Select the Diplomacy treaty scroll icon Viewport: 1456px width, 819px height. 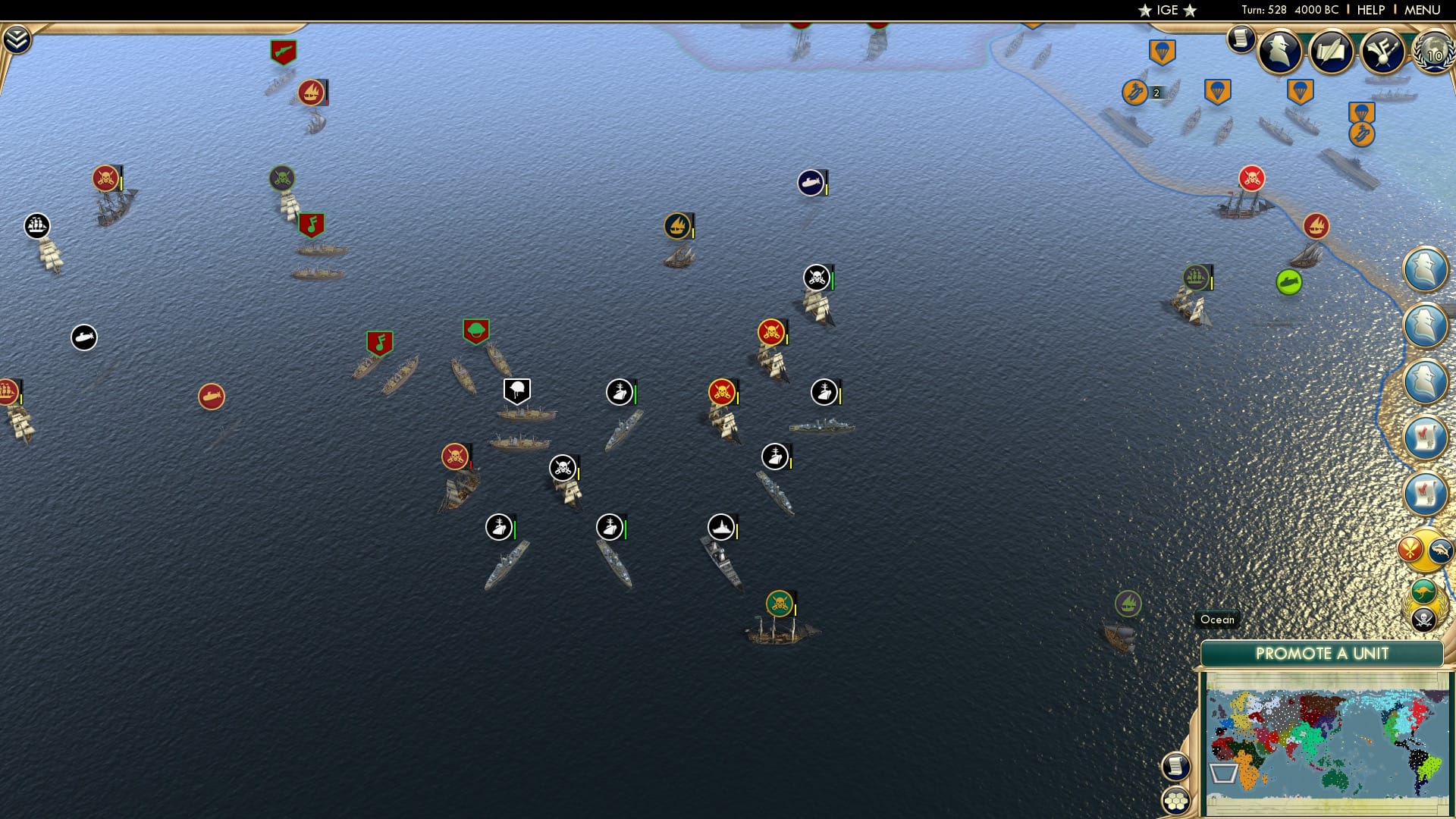click(x=1332, y=52)
